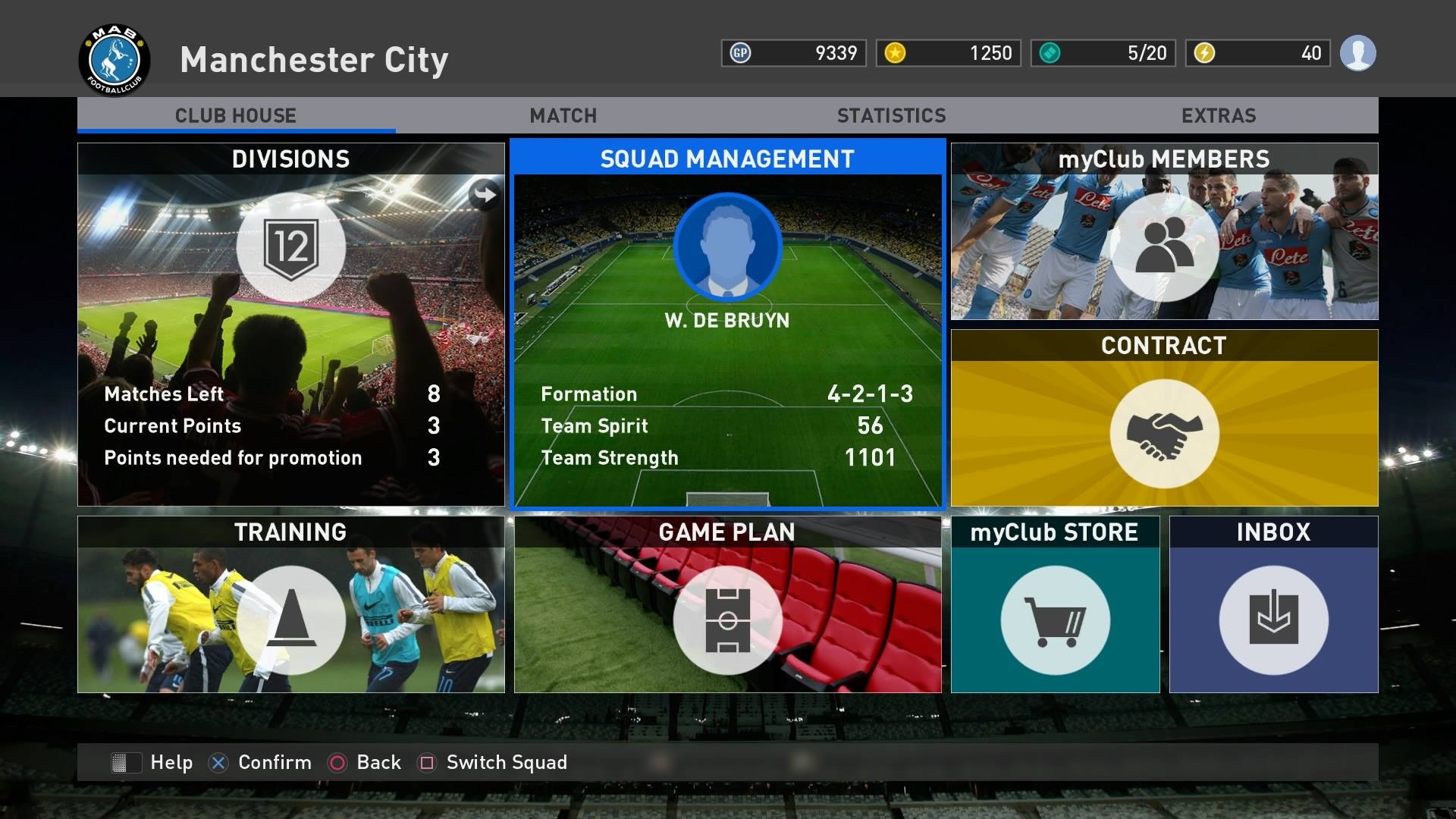Viewport: 1456px width, 819px height.
Task: Open the Match tab
Action: 563,115
